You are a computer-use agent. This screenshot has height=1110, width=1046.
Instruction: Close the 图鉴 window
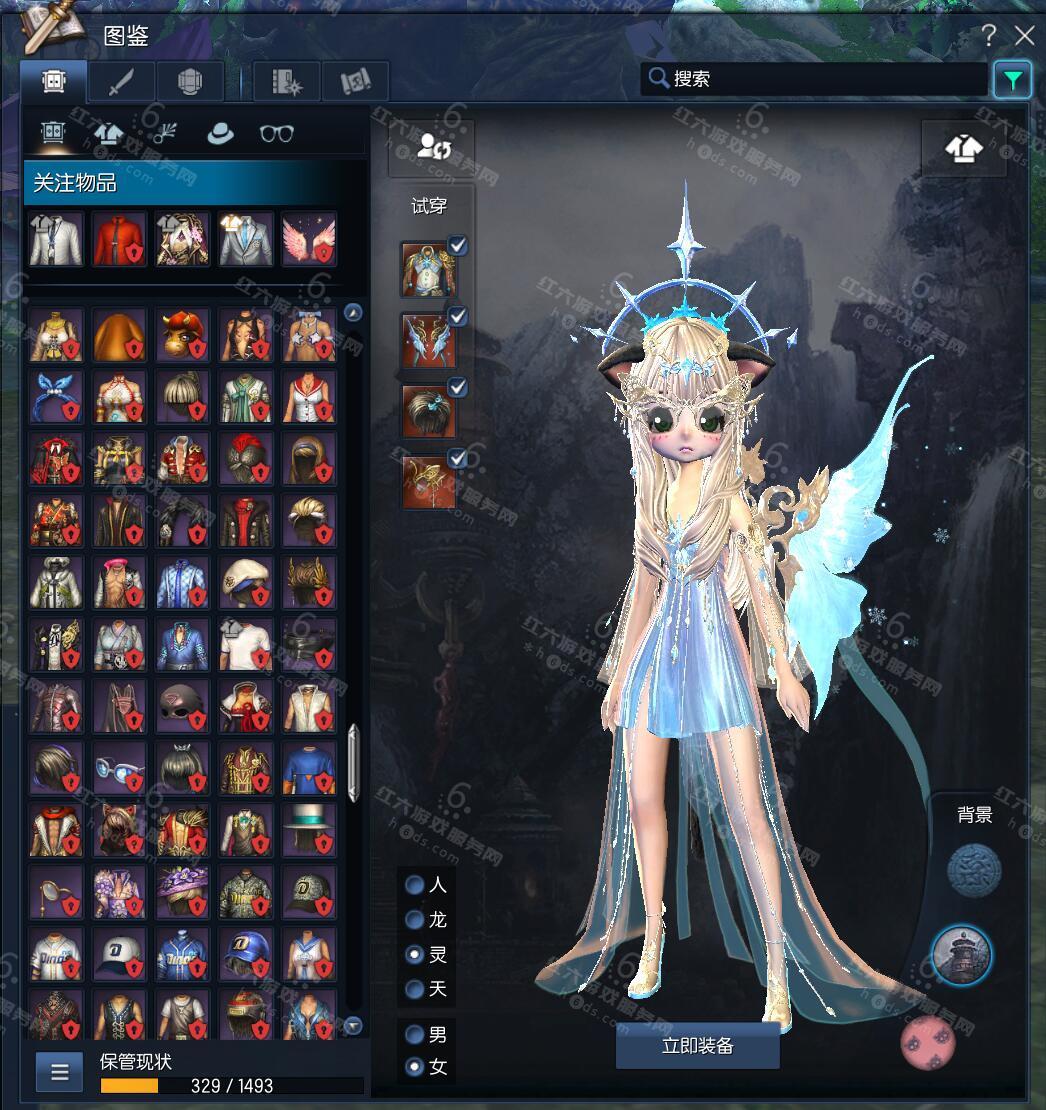coord(1024,36)
